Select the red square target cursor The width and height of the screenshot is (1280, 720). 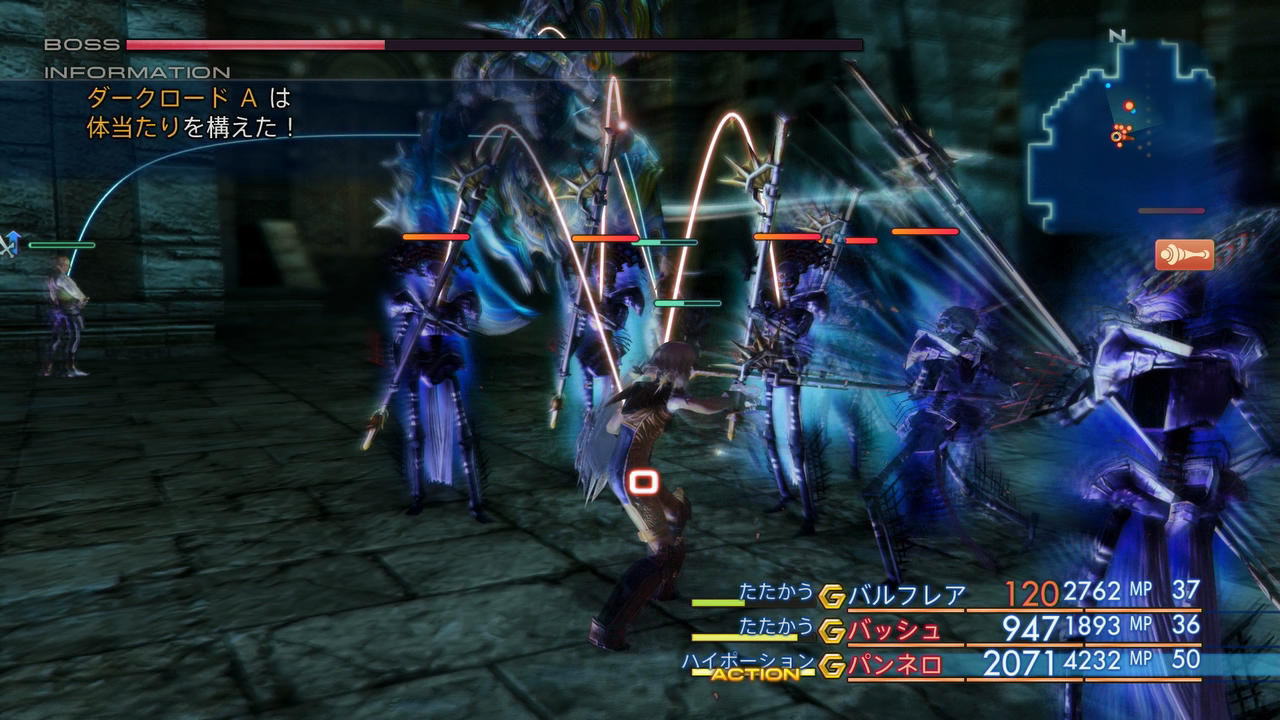(x=644, y=483)
